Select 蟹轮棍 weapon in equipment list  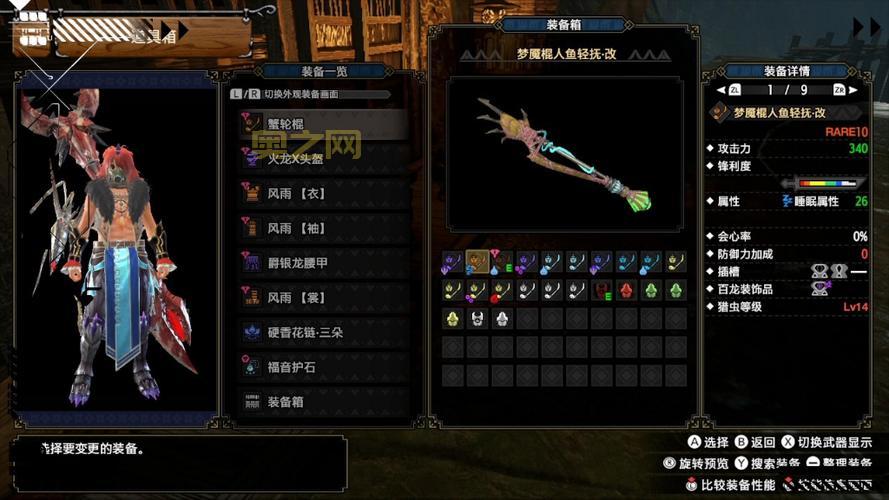(x=322, y=124)
